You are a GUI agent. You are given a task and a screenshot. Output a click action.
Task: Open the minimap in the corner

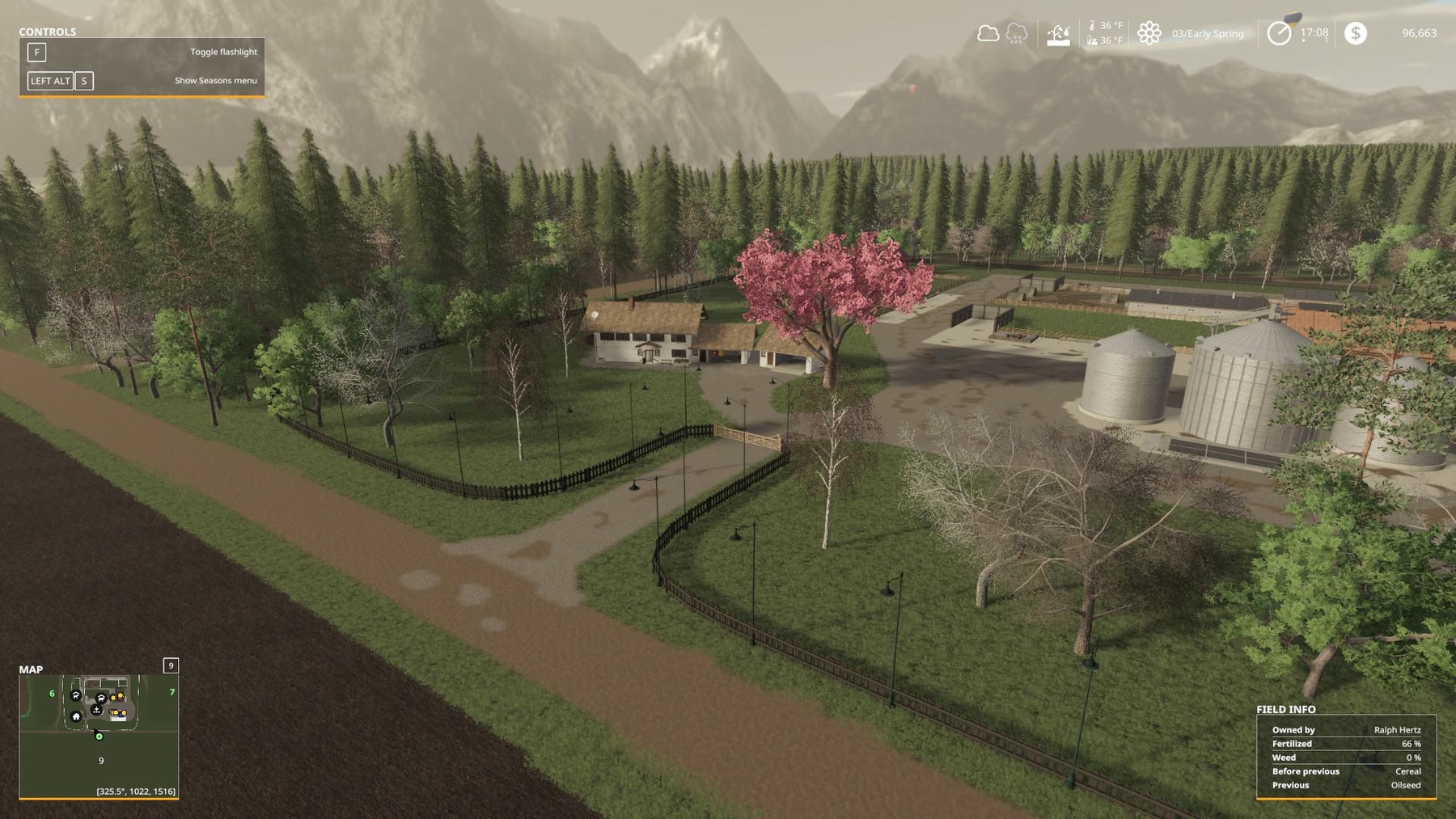pyautogui.click(x=99, y=736)
